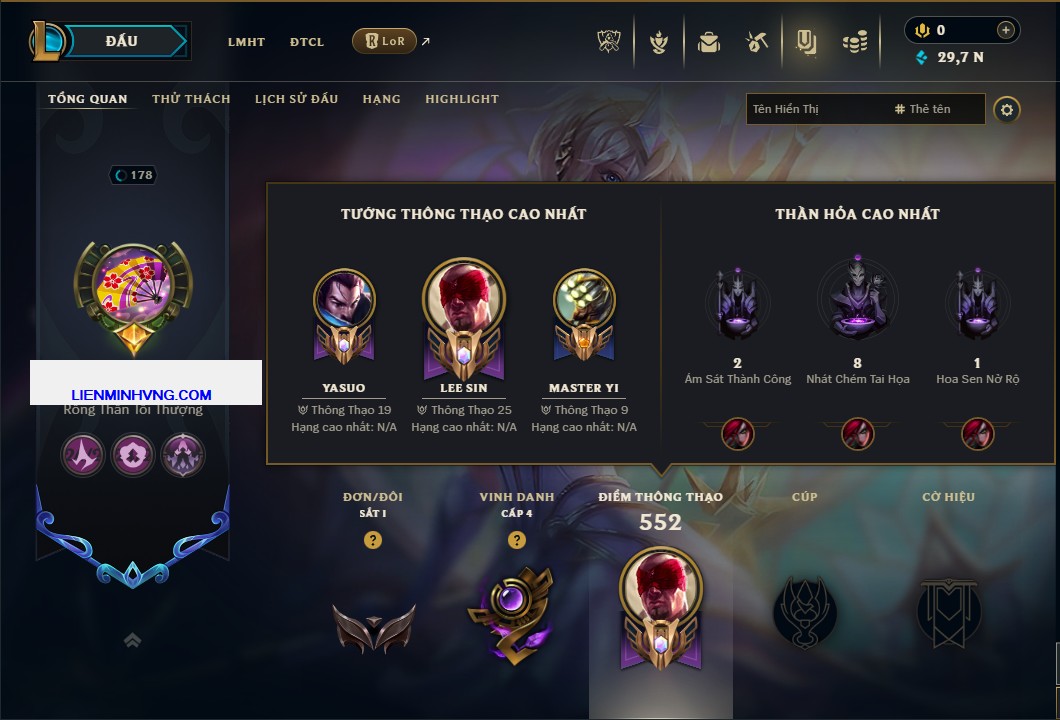Click the ĐẤU play button
The image size is (1060, 720).
(122, 41)
